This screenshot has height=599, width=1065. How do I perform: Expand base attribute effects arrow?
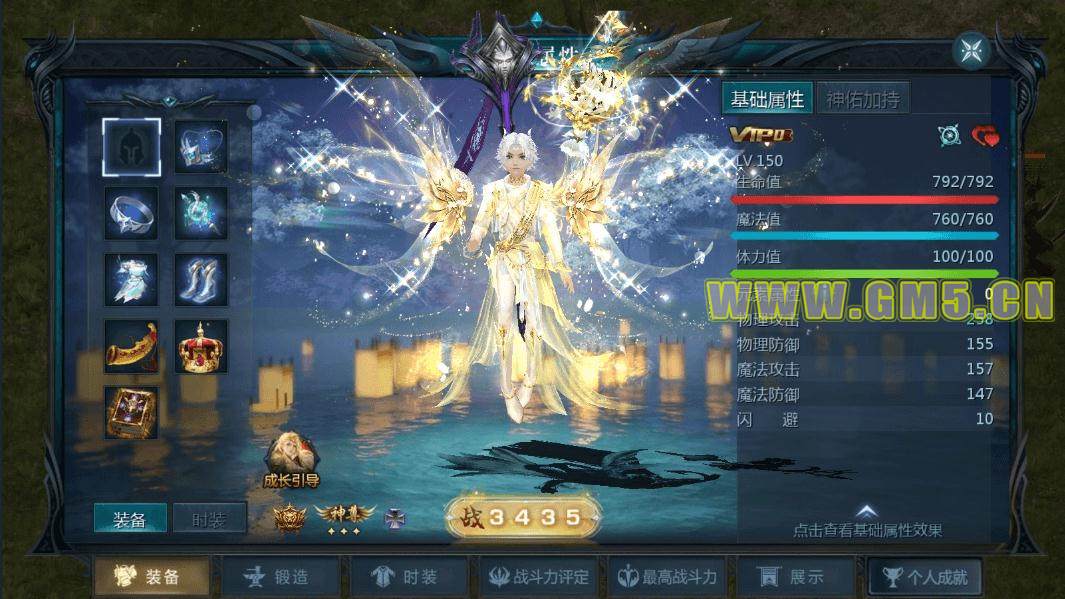tap(867, 512)
